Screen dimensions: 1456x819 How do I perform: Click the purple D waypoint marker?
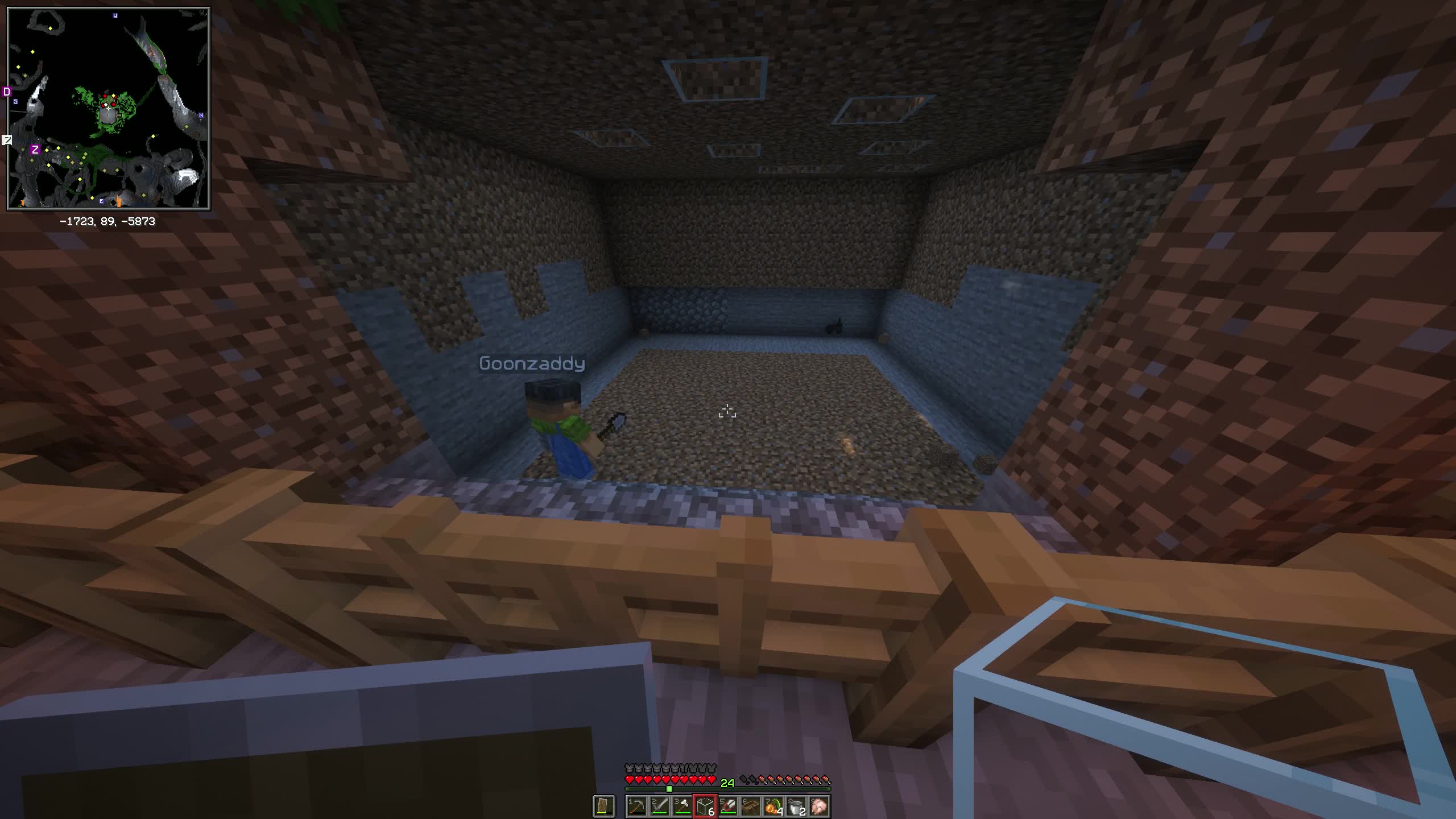(7, 92)
